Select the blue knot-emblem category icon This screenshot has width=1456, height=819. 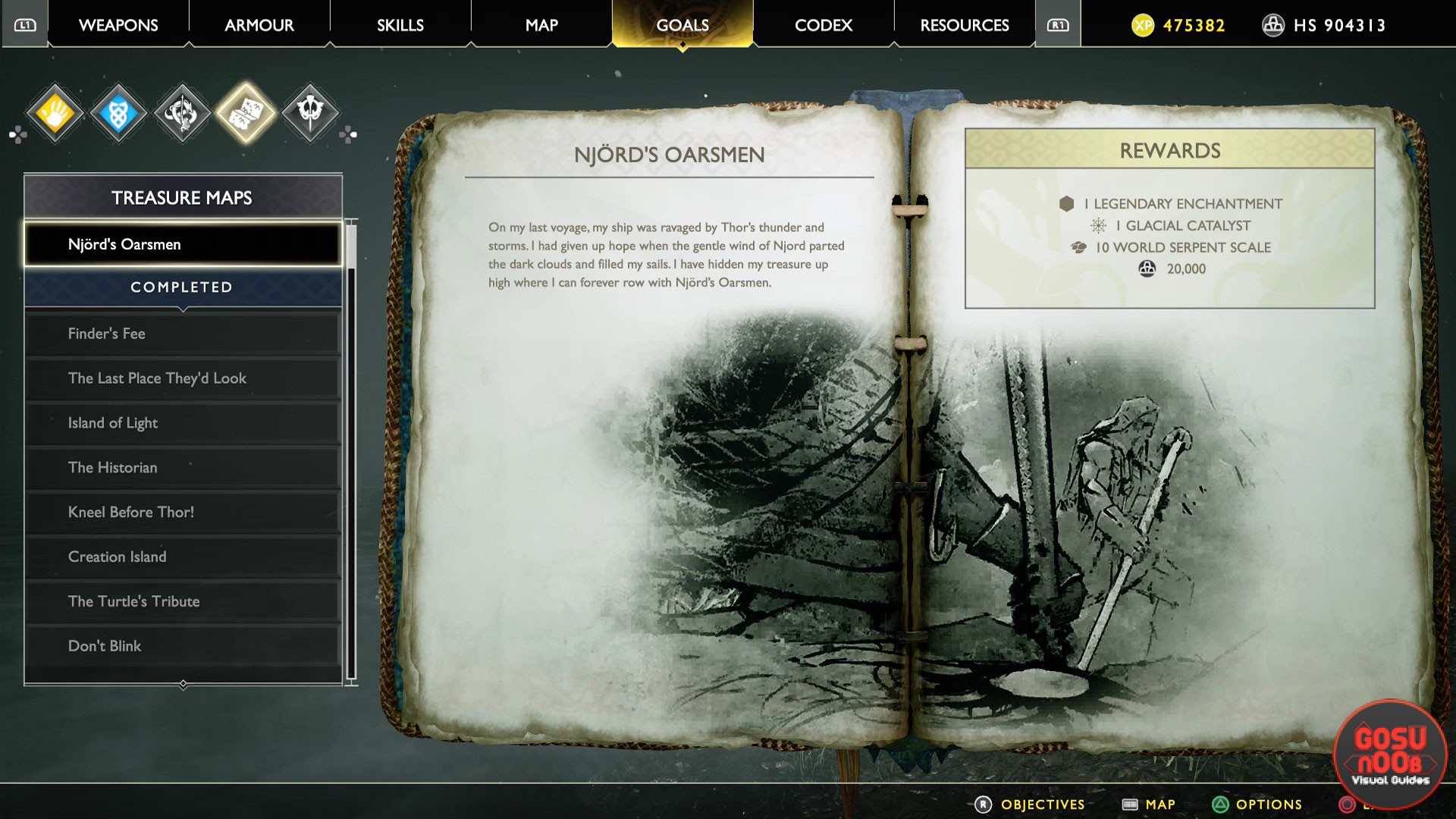118,112
